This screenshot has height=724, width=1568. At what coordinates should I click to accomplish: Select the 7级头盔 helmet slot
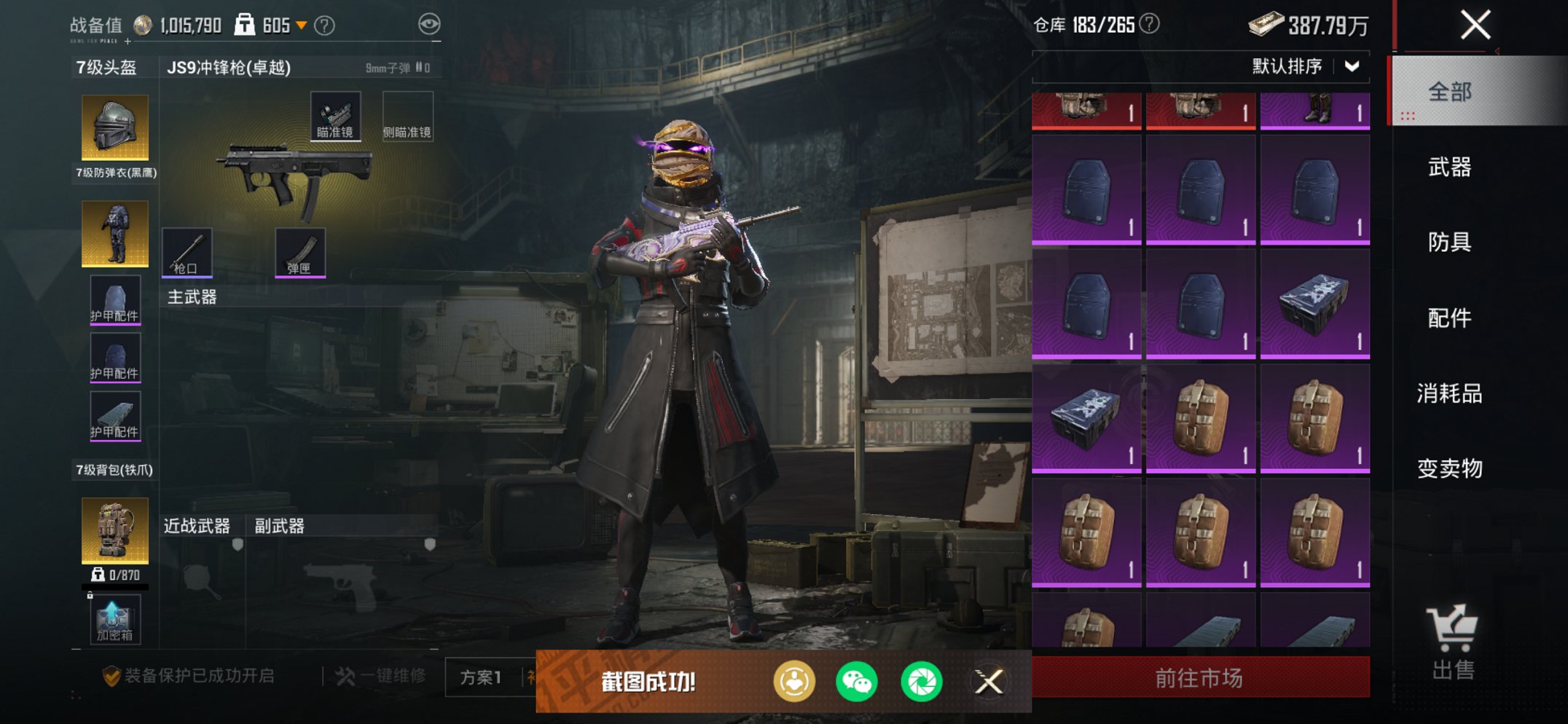coord(115,127)
